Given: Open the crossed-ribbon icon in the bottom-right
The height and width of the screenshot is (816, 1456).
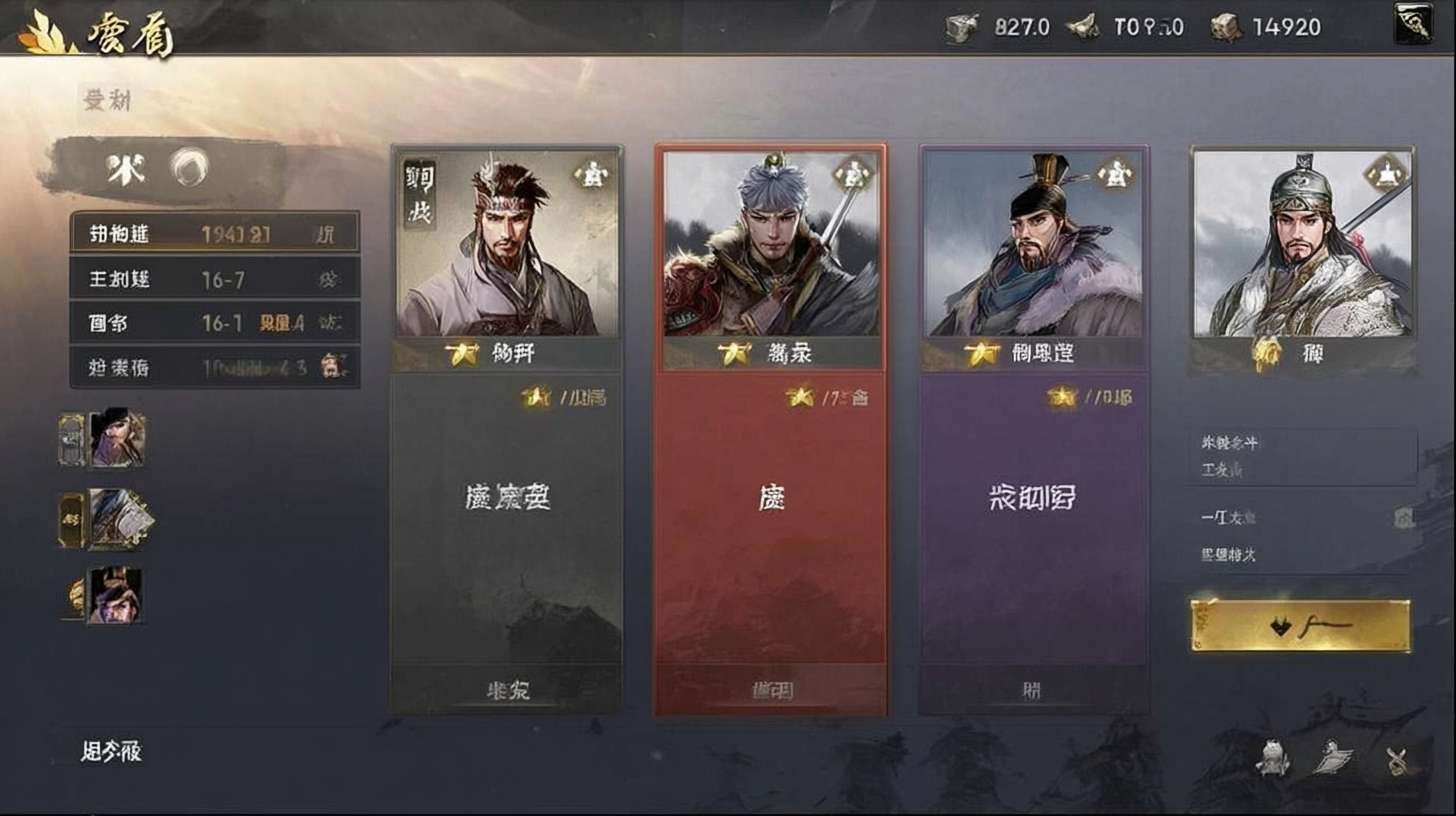Looking at the screenshot, I should (1397, 761).
